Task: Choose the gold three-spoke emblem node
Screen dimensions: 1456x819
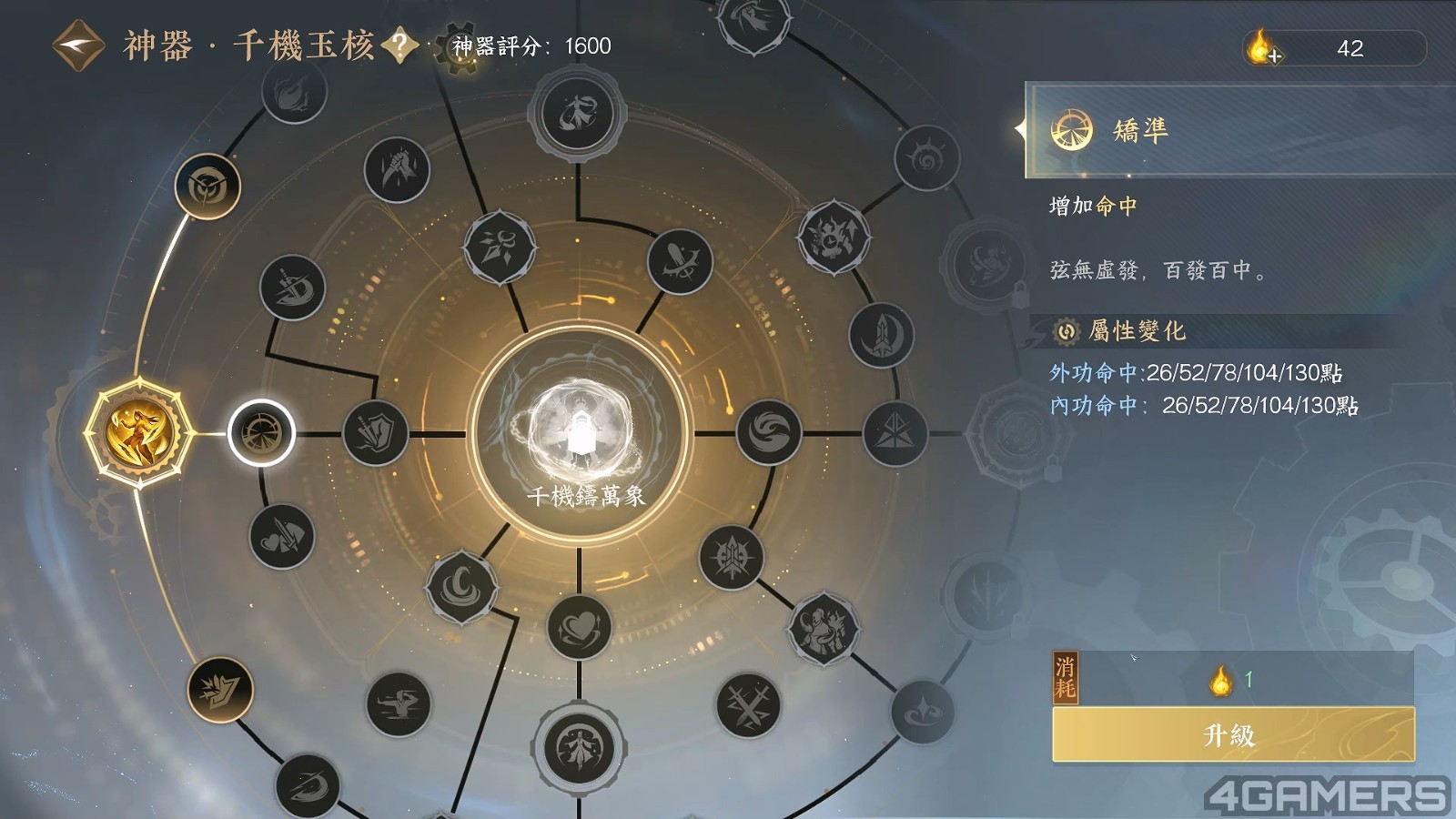Action: pyautogui.click(x=207, y=187)
